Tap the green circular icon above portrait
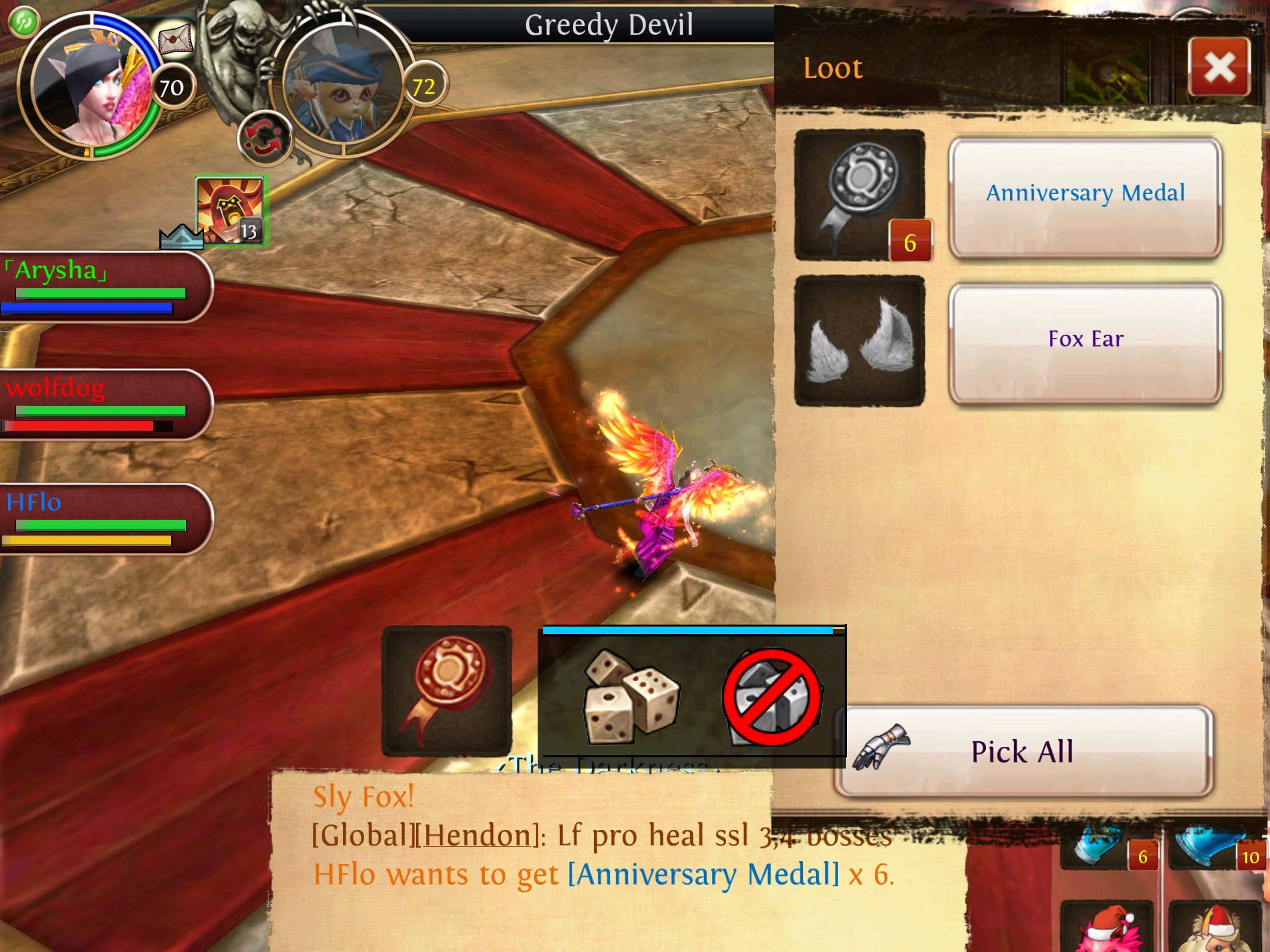The height and width of the screenshot is (952, 1270). point(24,22)
